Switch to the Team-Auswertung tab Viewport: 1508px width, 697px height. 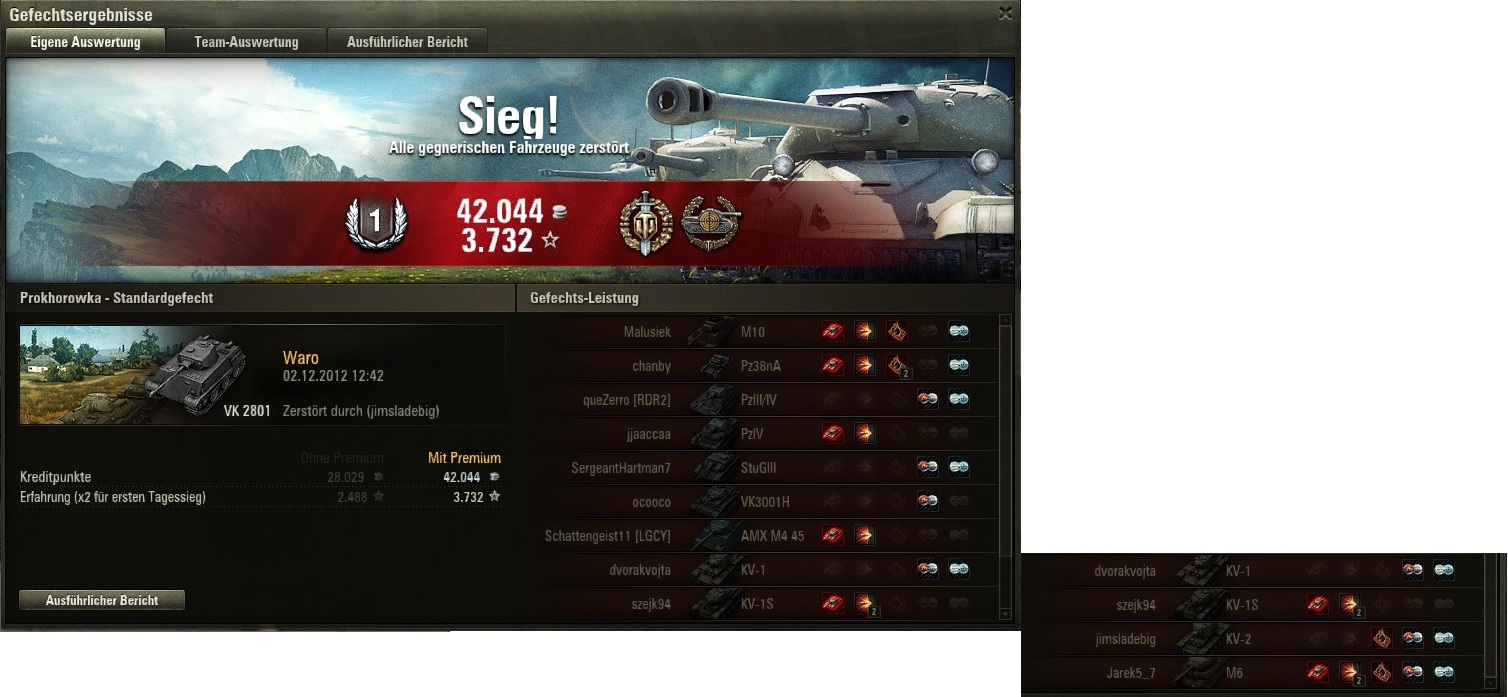point(246,41)
